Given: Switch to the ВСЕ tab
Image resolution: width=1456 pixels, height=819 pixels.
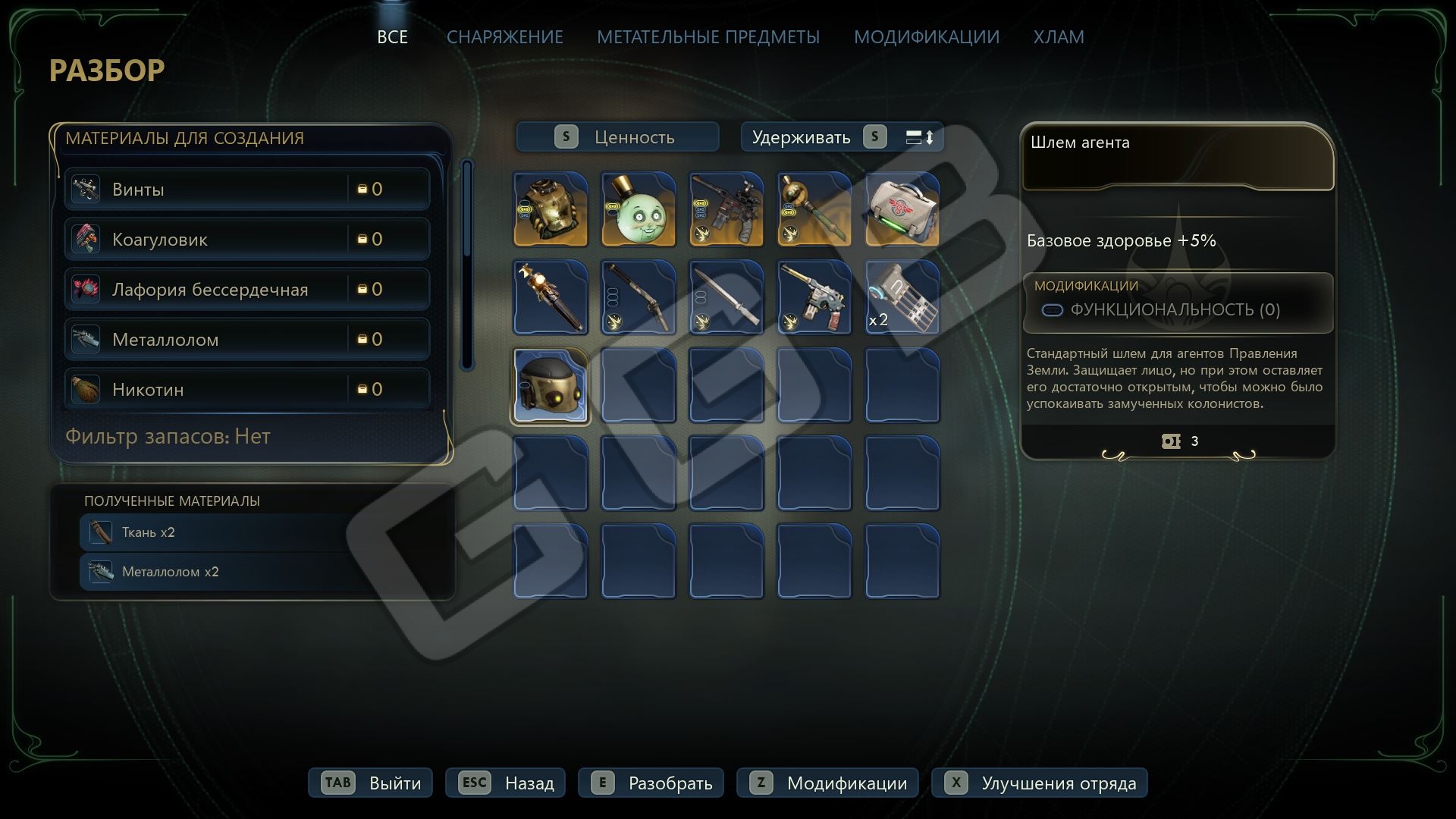Looking at the screenshot, I should (392, 37).
